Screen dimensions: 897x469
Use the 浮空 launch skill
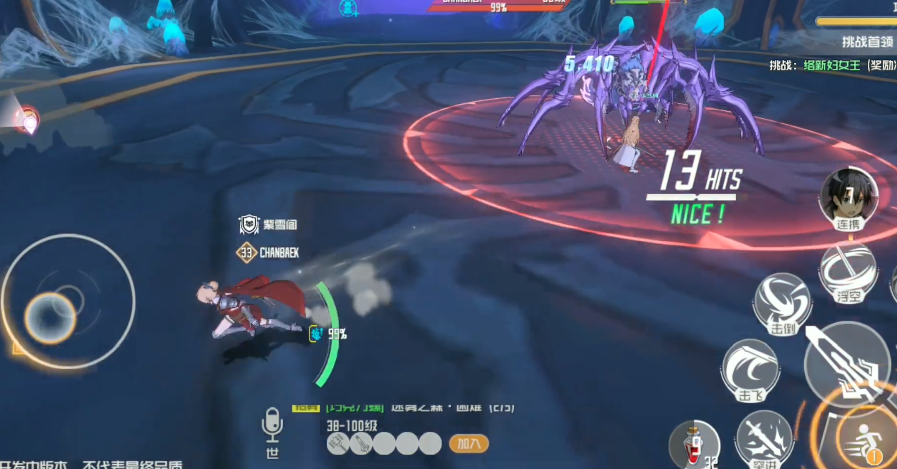(x=848, y=272)
